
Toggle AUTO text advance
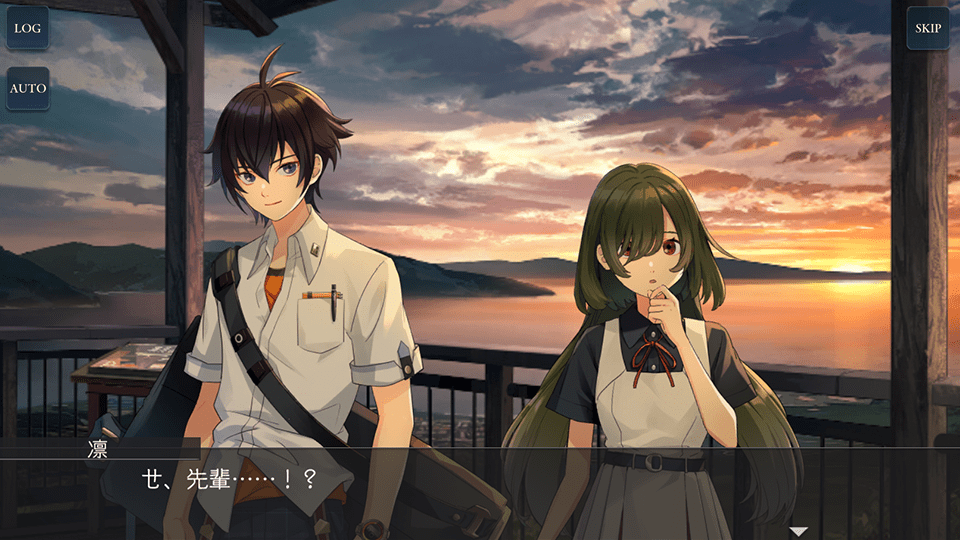pyautogui.click(x=28, y=88)
